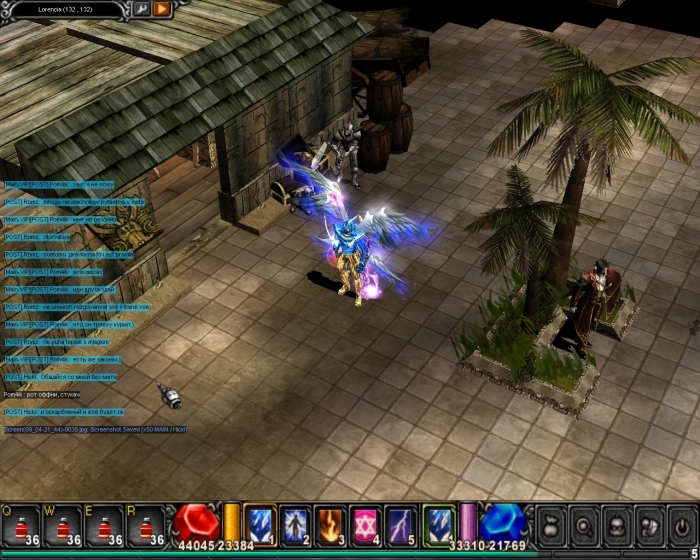The height and width of the screenshot is (560, 700).
Task: Select the pink hexagram skill in slot 4
Action: click(x=365, y=523)
